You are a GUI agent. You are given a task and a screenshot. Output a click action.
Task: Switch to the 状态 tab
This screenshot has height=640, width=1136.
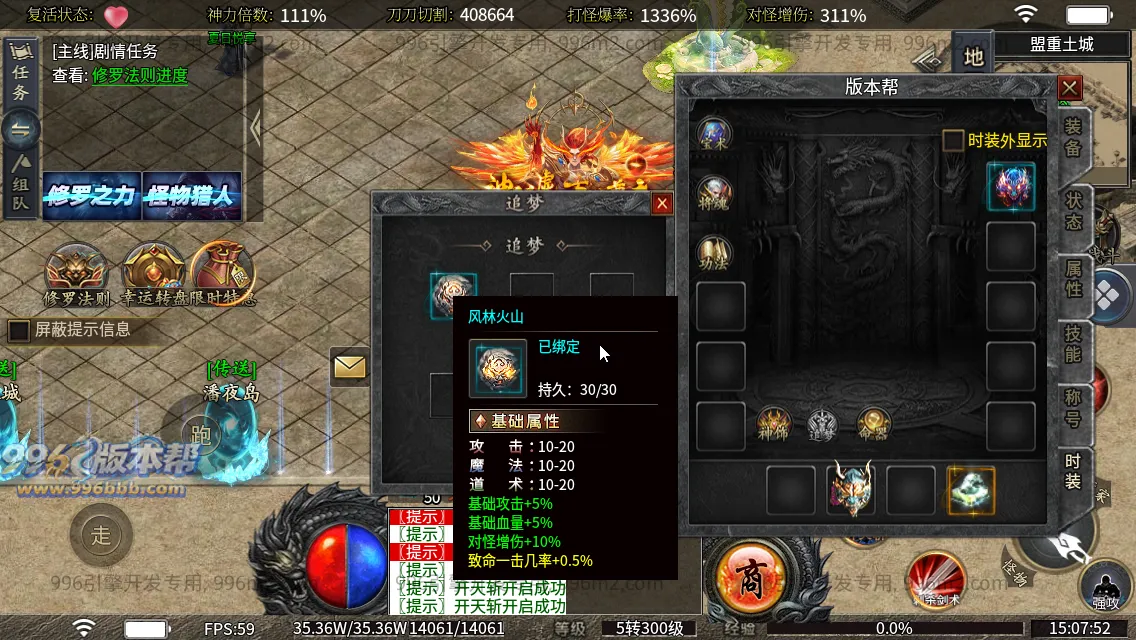coord(1073,210)
